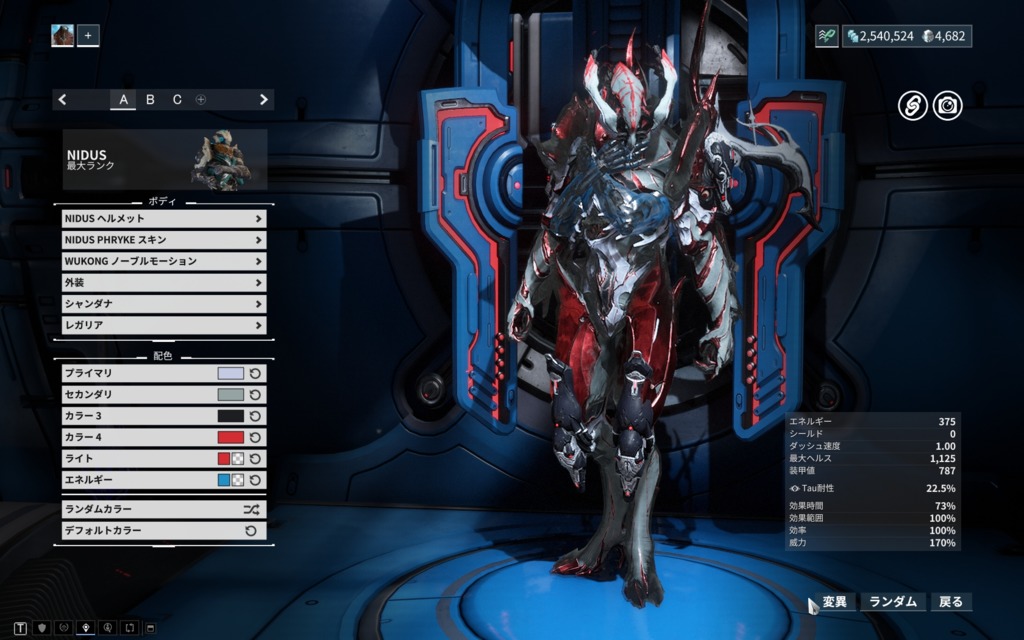The width and height of the screenshot is (1024, 640).
Task: Switch to appearance config B
Action: point(150,99)
